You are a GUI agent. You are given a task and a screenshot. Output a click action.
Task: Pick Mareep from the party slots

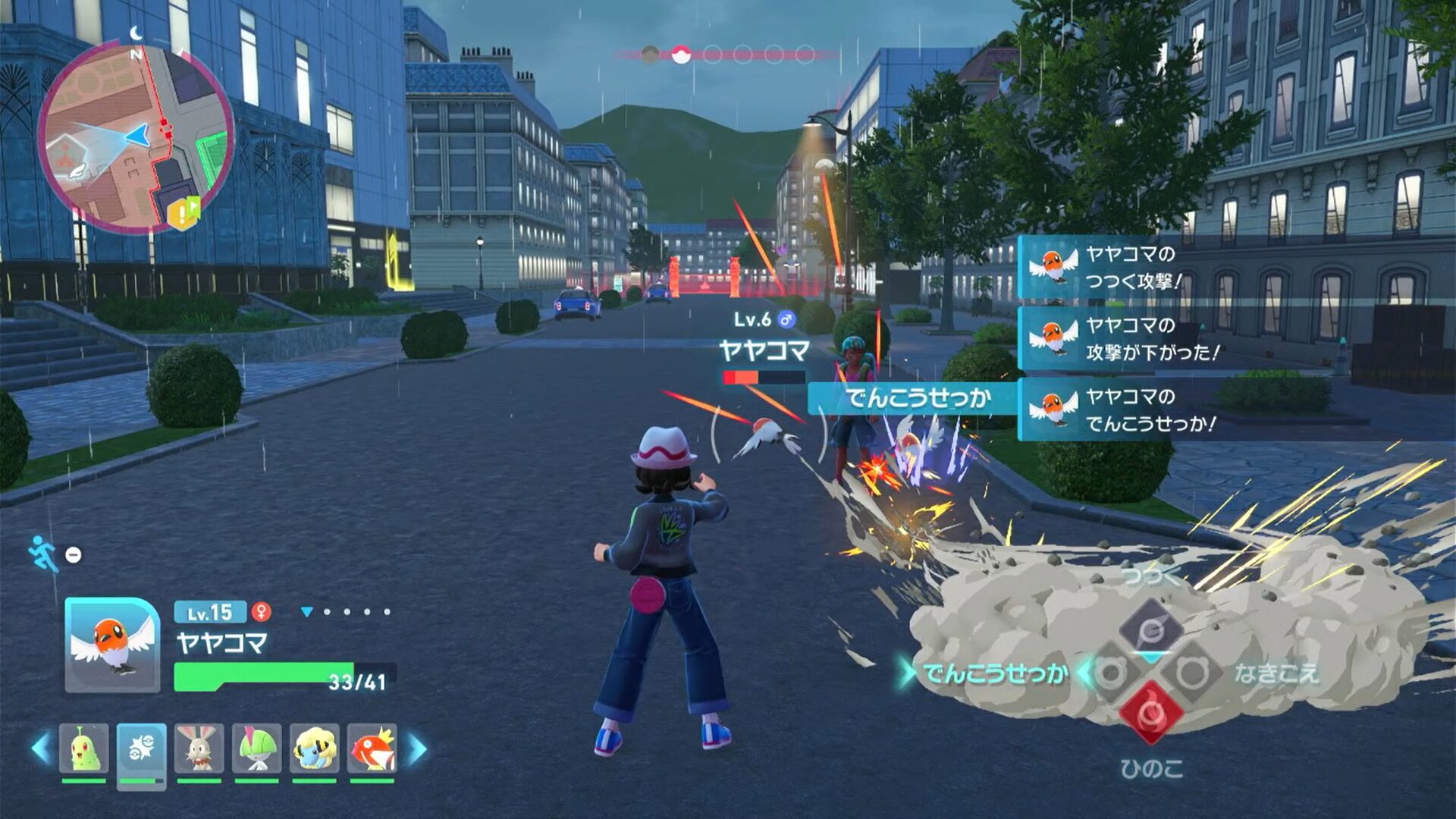click(x=314, y=749)
